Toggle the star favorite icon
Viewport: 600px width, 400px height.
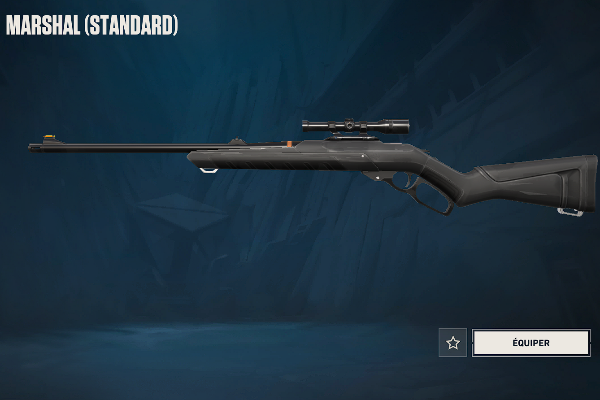[x=453, y=343]
